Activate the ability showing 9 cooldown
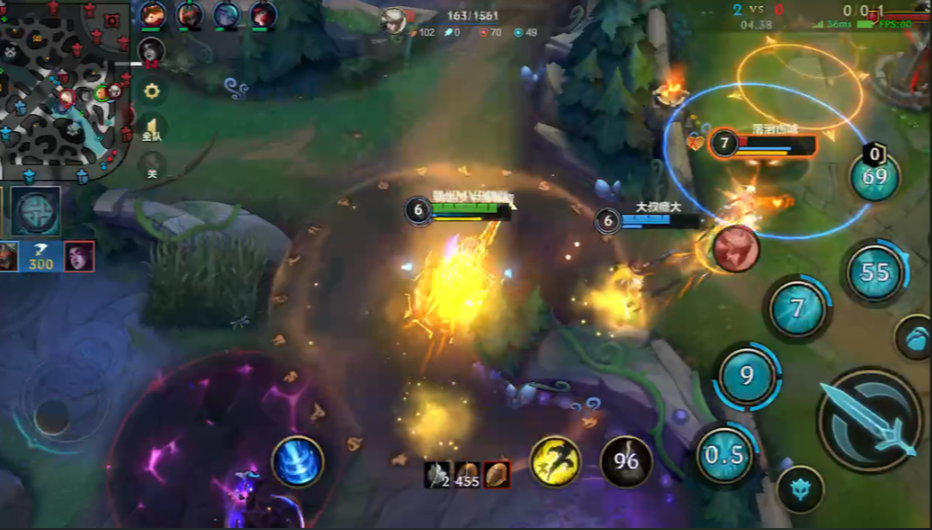Screen dimensions: 932x530 point(748,376)
